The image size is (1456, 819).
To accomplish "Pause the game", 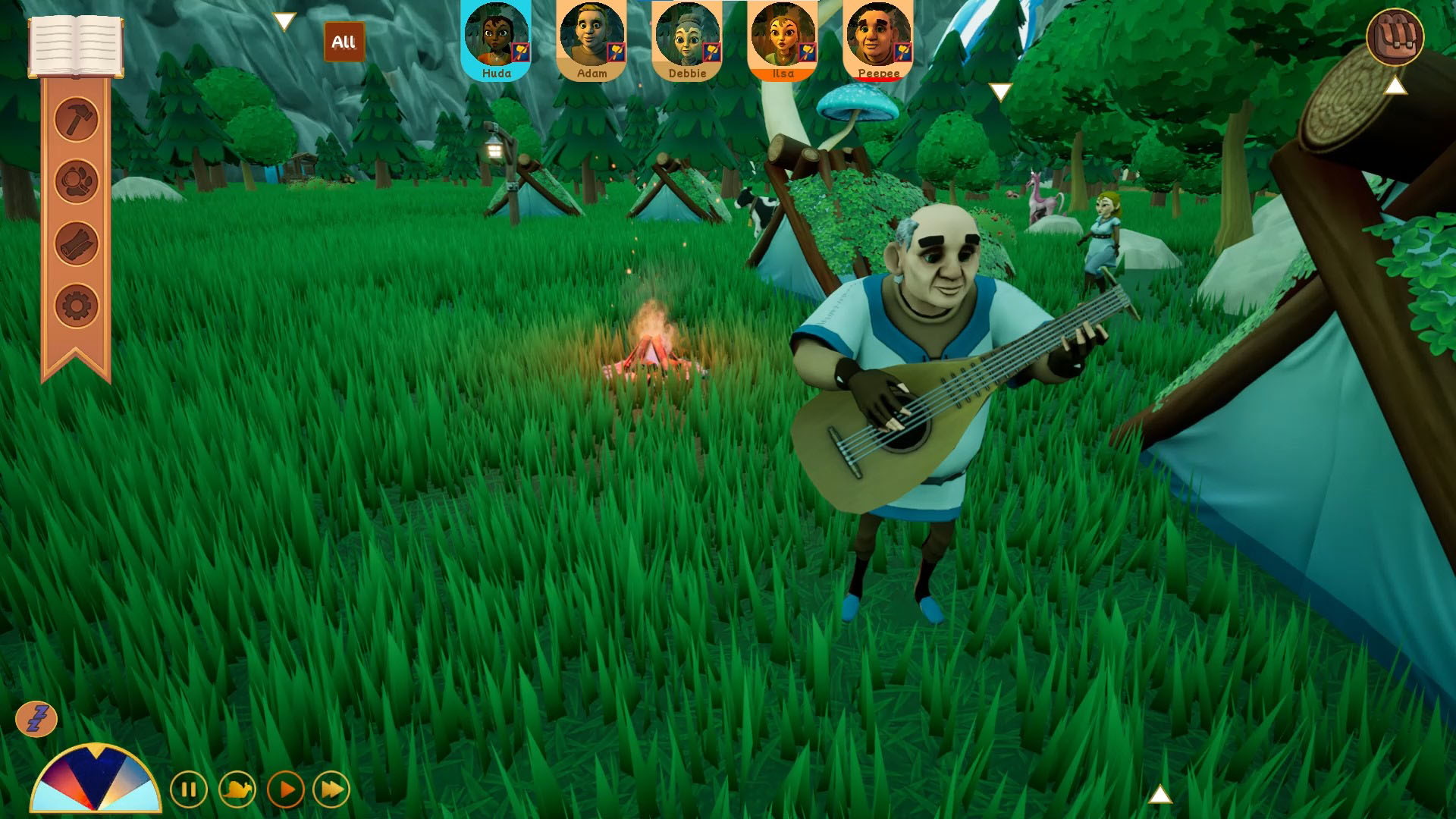I will pos(189,790).
